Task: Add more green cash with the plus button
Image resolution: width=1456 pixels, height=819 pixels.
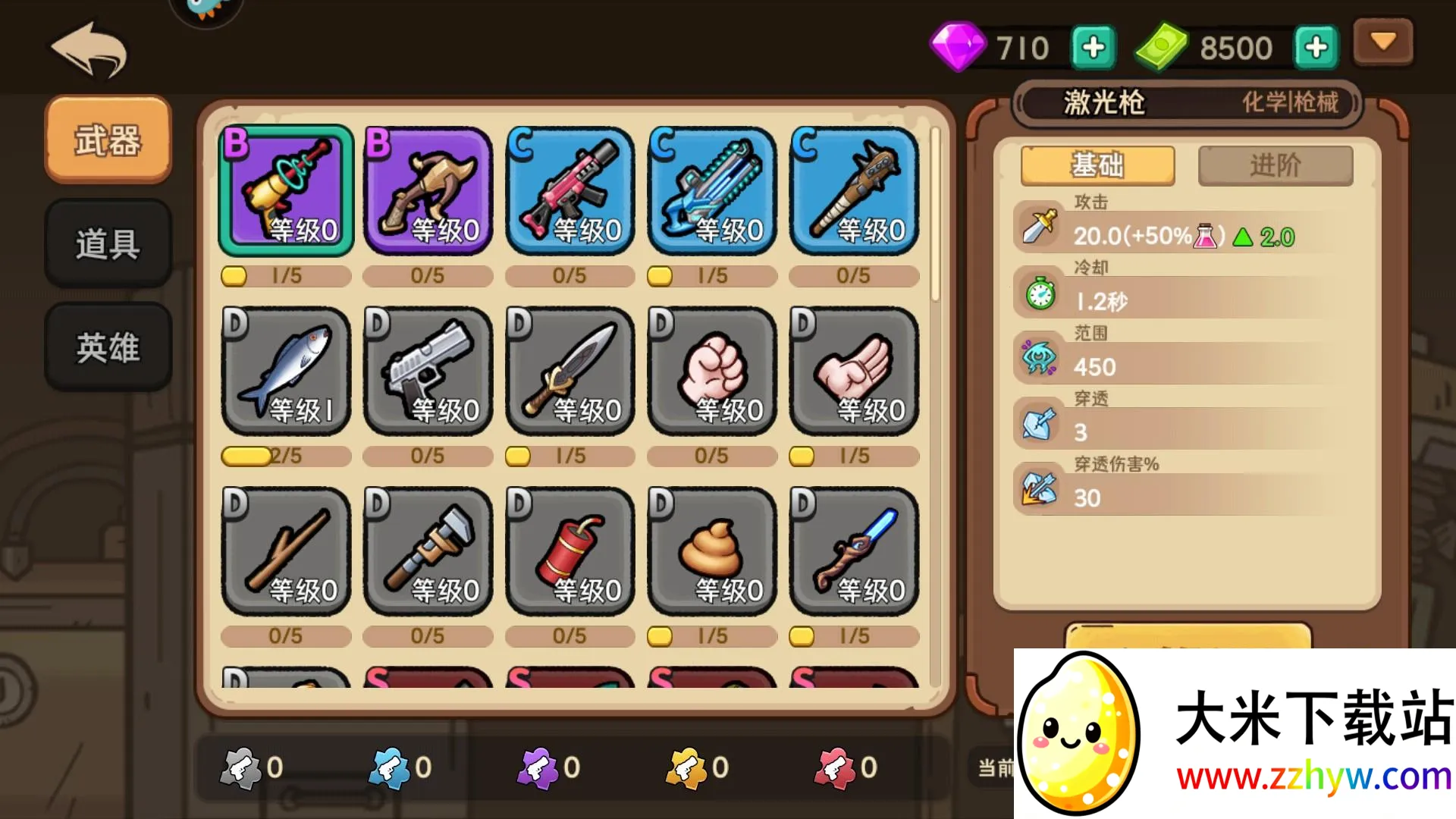Action: (1316, 48)
